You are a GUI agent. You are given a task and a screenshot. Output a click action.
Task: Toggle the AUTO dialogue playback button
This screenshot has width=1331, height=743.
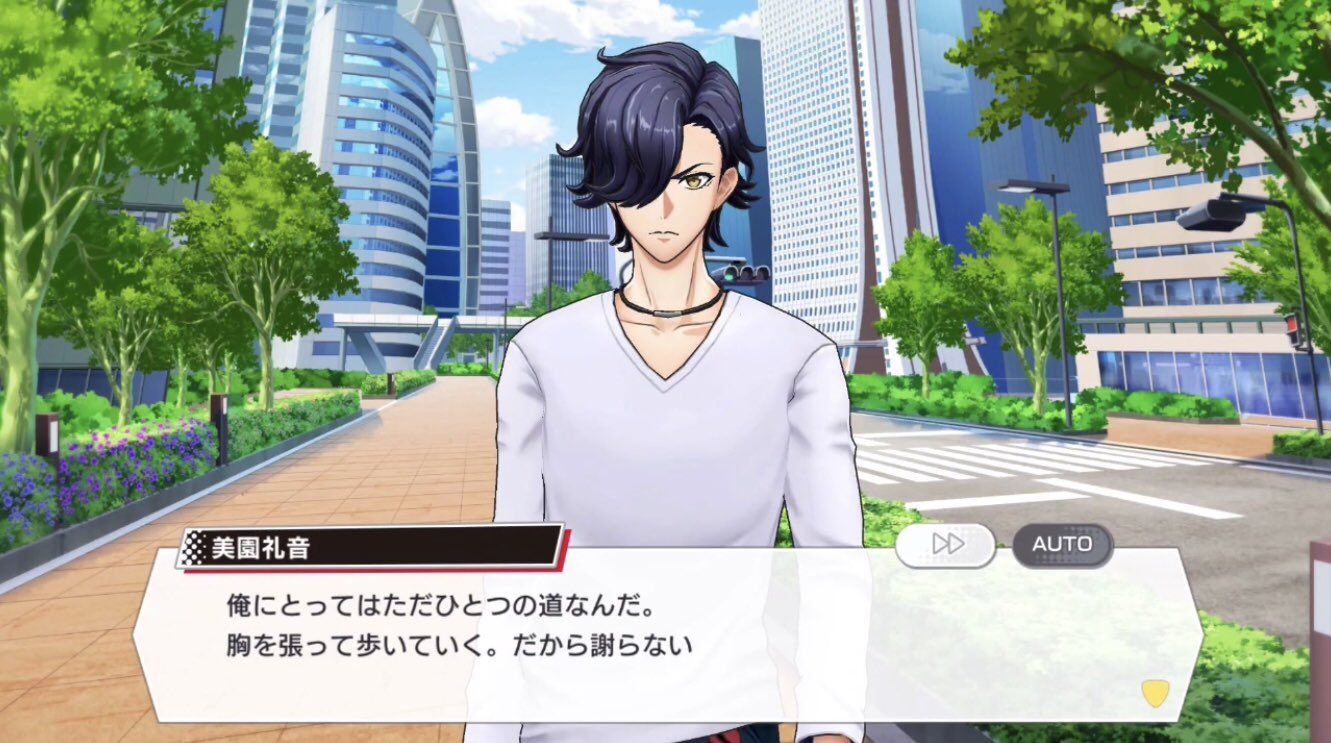[x=1062, y=545]
